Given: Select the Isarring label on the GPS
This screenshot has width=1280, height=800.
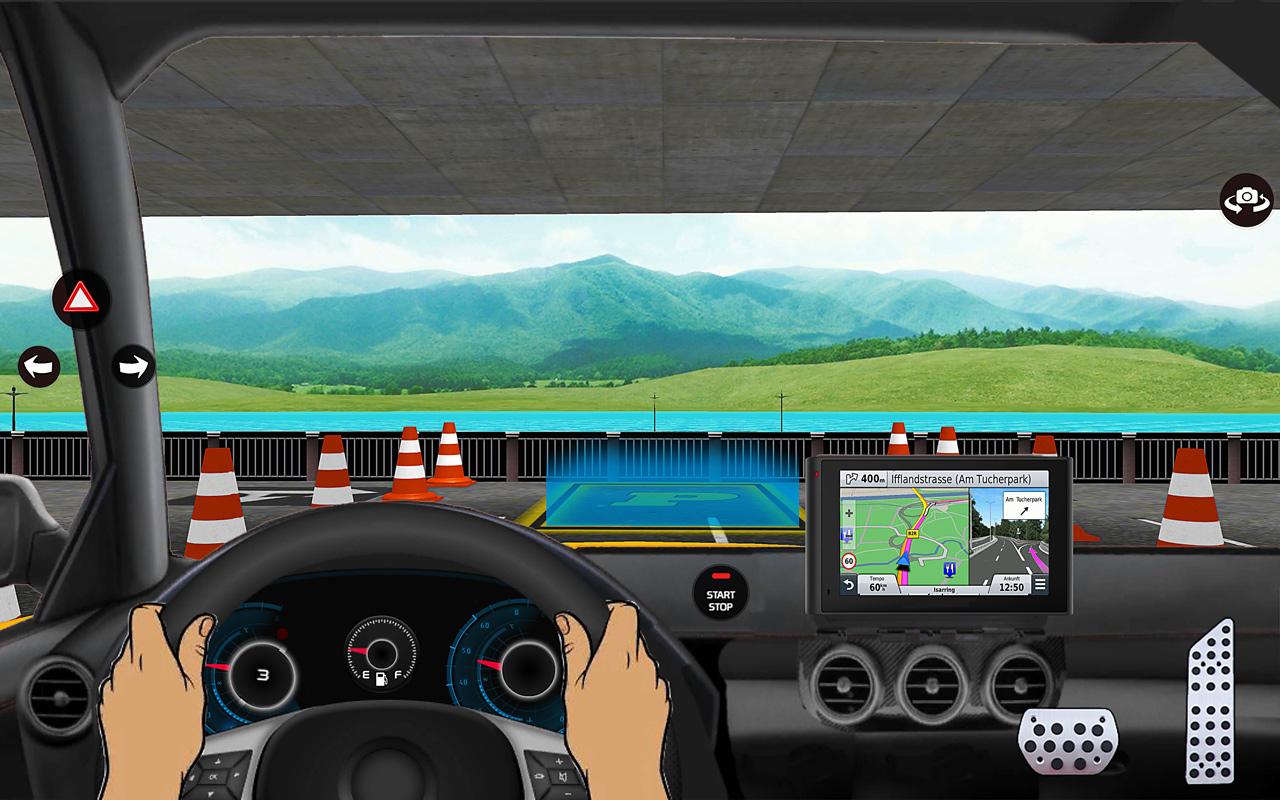Looking at the screenshot, I should [943, 590].
